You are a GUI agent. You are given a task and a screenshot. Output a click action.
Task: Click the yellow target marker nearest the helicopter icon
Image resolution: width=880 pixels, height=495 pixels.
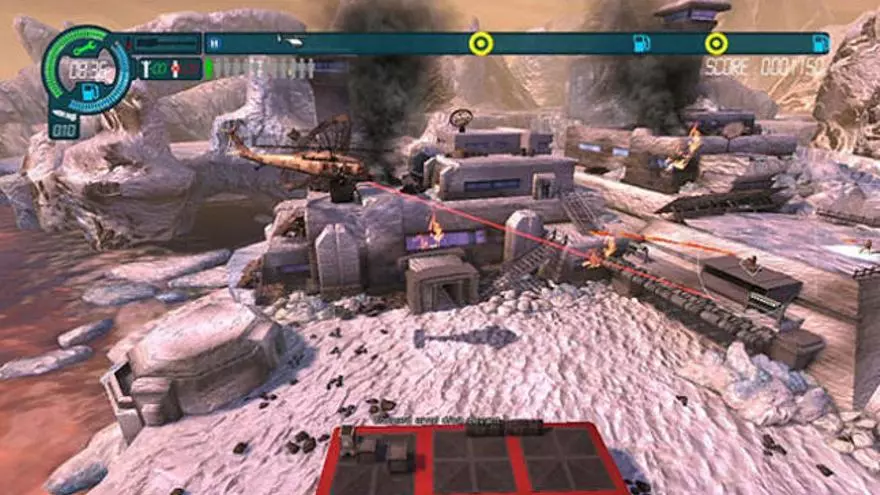[481, 43]
